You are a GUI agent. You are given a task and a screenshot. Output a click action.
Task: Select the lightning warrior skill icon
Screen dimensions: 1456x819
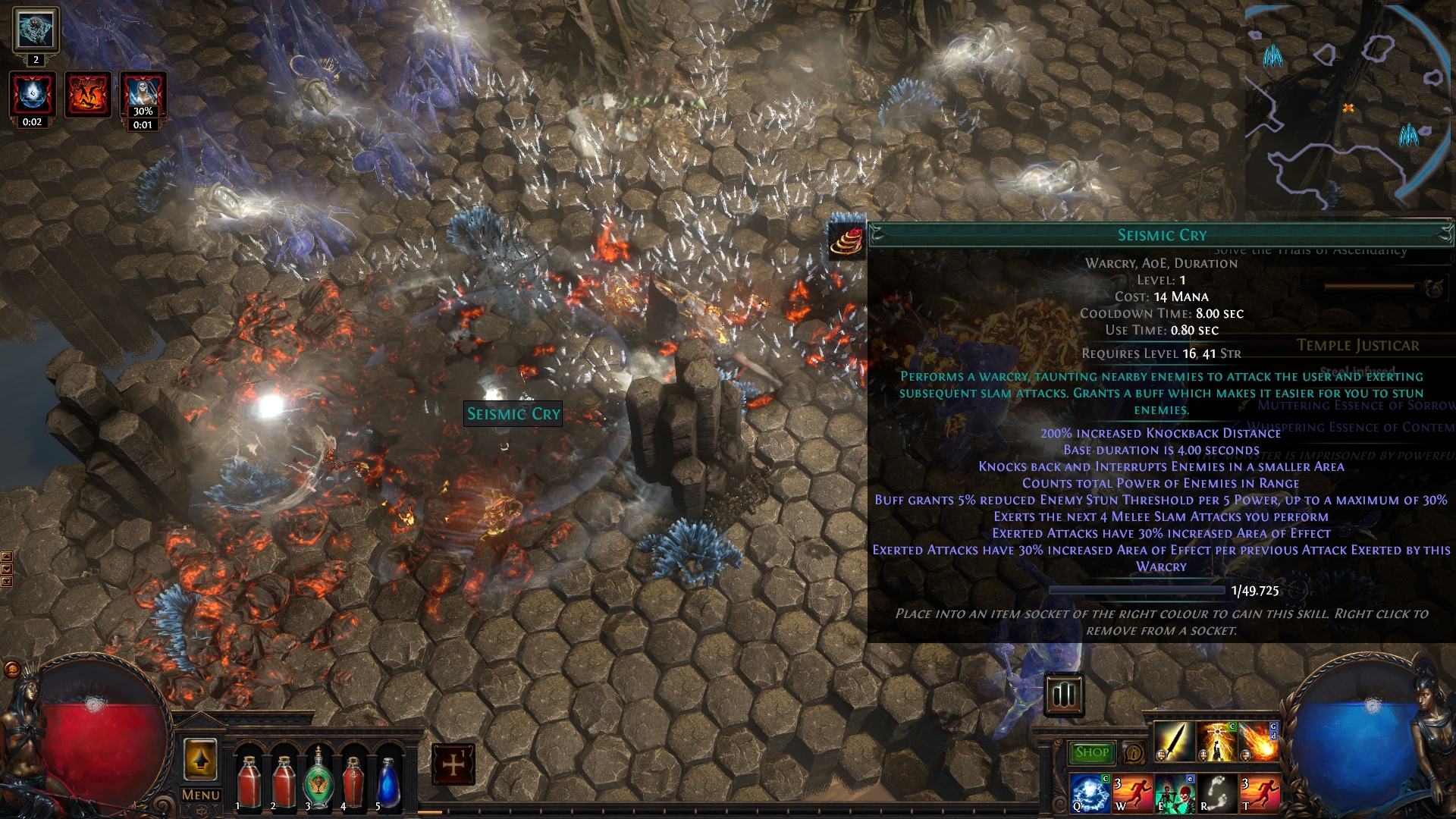[x=1217, y=741]
